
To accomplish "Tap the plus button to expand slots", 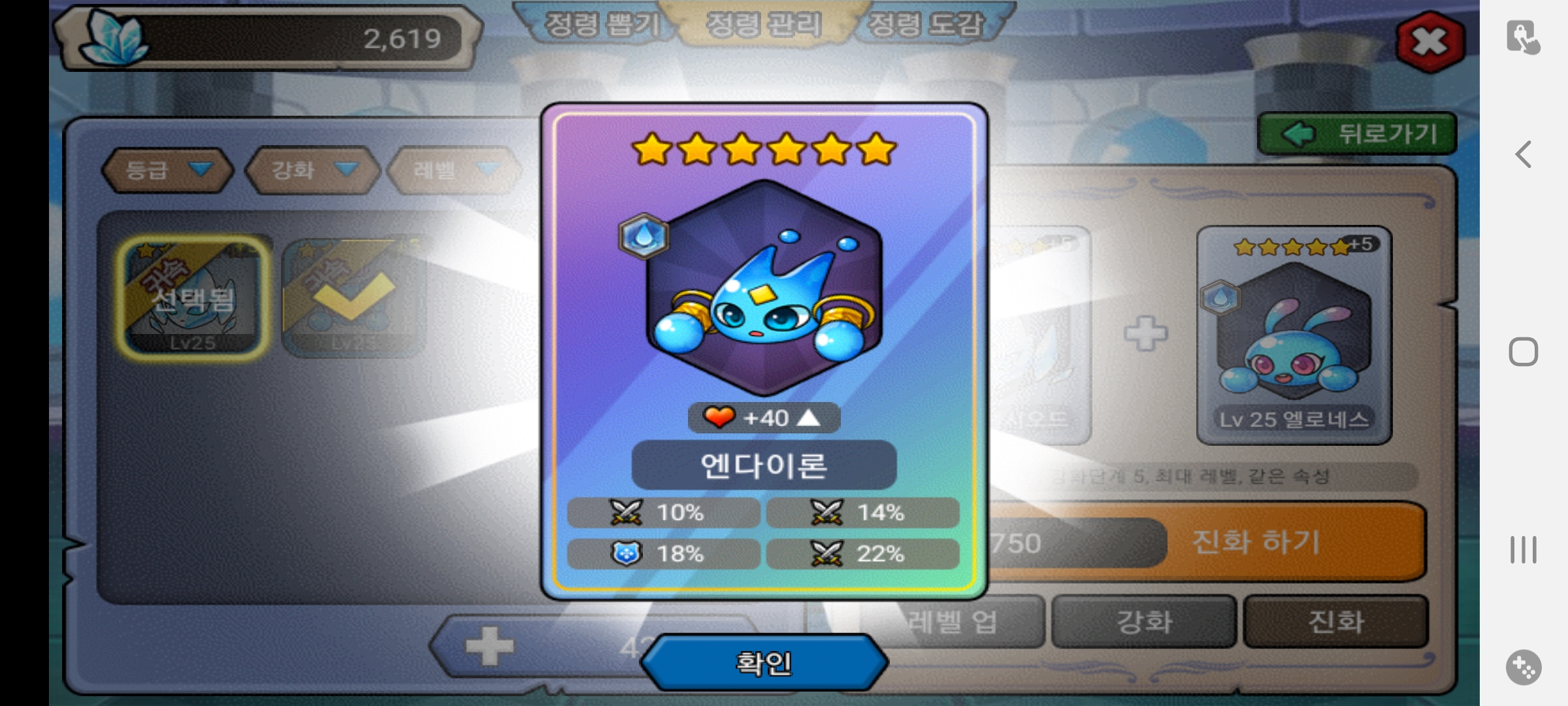I will [489, 647].
